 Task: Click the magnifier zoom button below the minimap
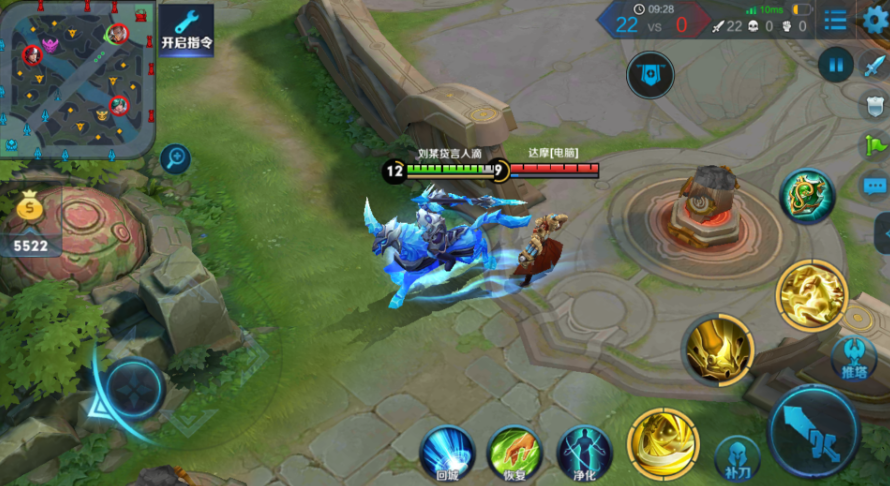(175, 158)
